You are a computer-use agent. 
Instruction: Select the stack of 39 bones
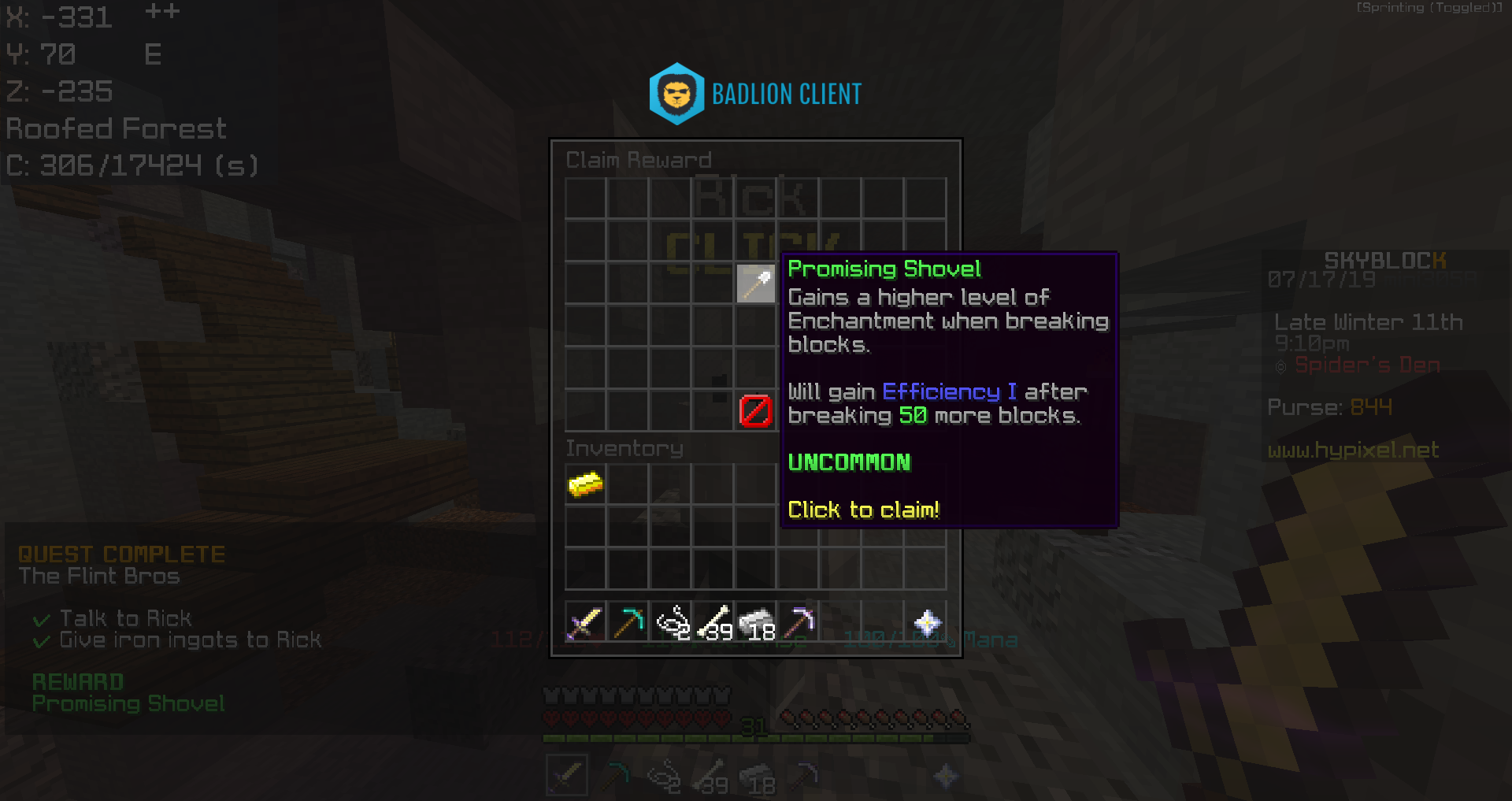tap(713, 623)
